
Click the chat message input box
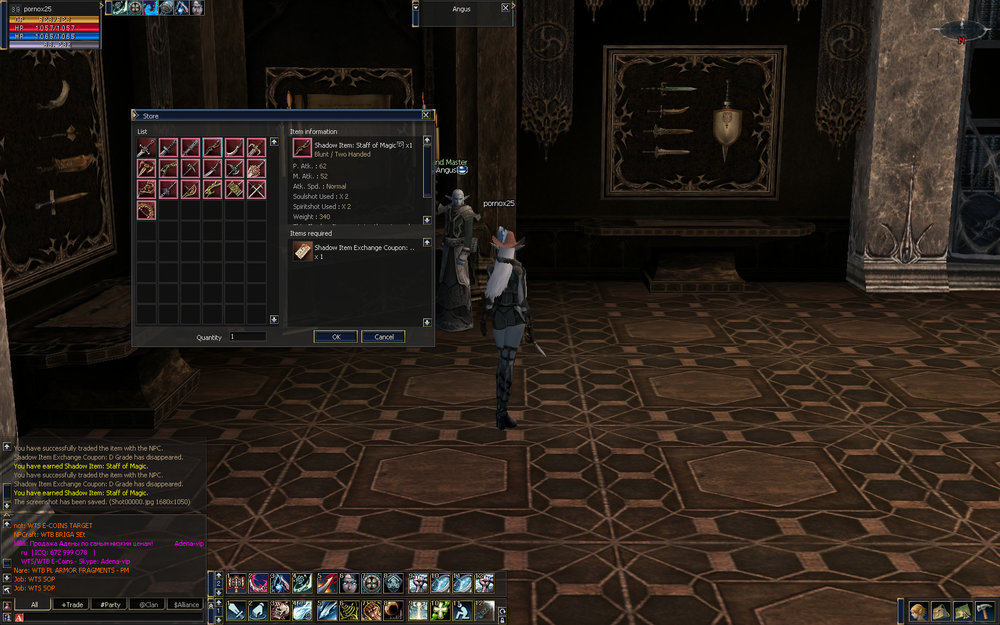tap(110, 618)
